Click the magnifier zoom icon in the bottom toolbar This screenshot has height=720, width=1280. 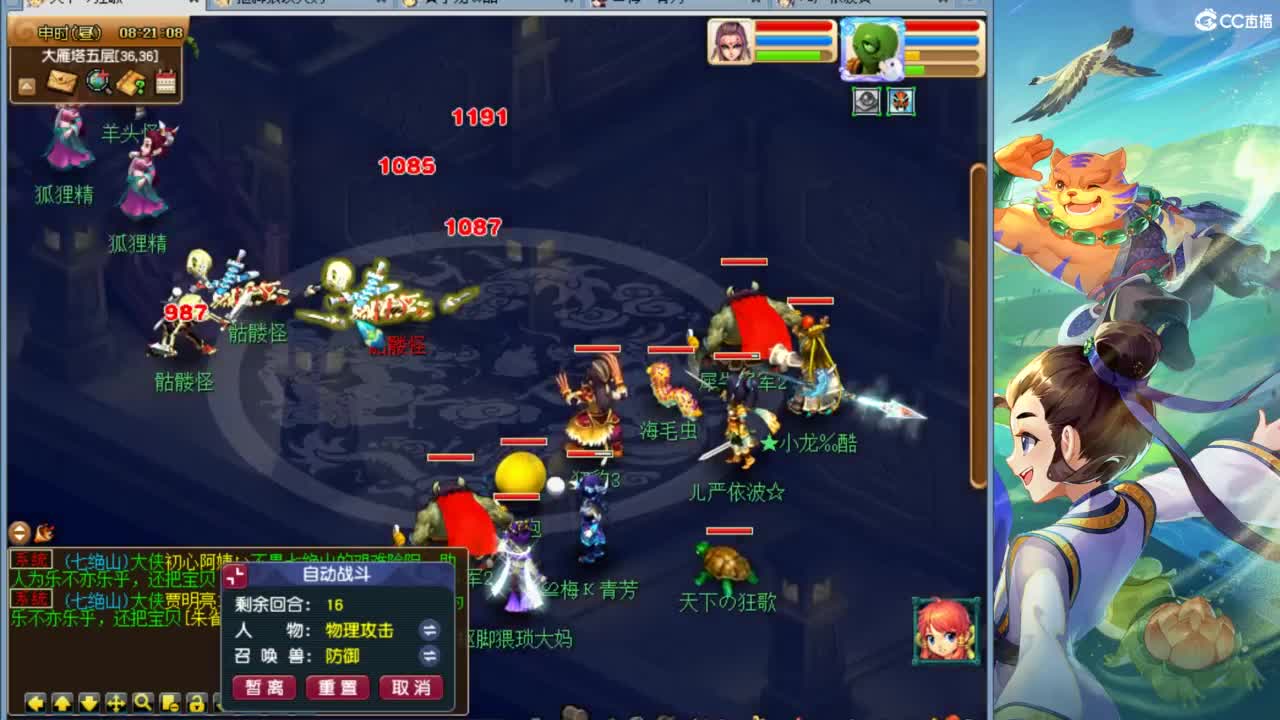pyautogui.click(x=142, y=702)
